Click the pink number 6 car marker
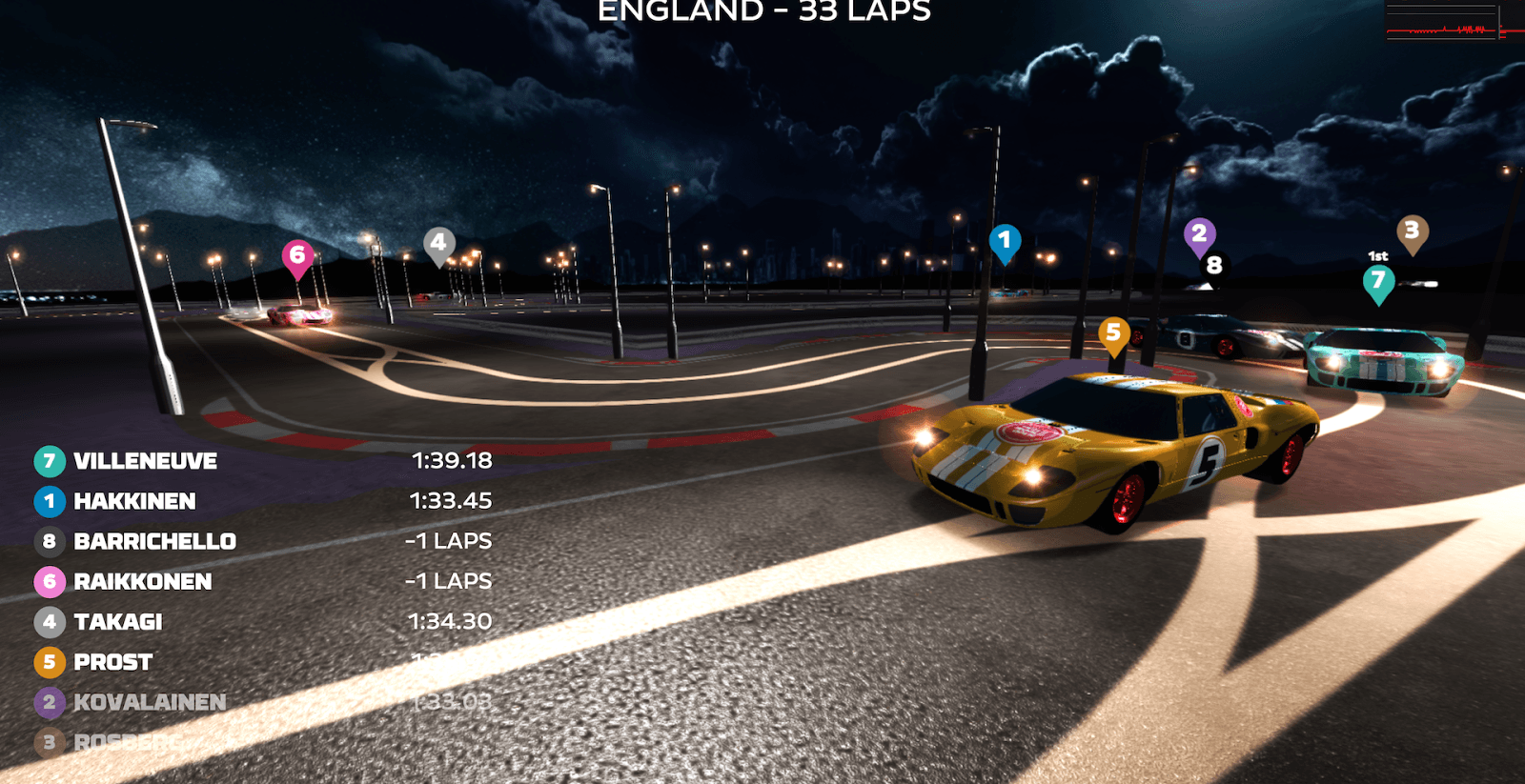1525x784 pixels. tap(297, 255)
